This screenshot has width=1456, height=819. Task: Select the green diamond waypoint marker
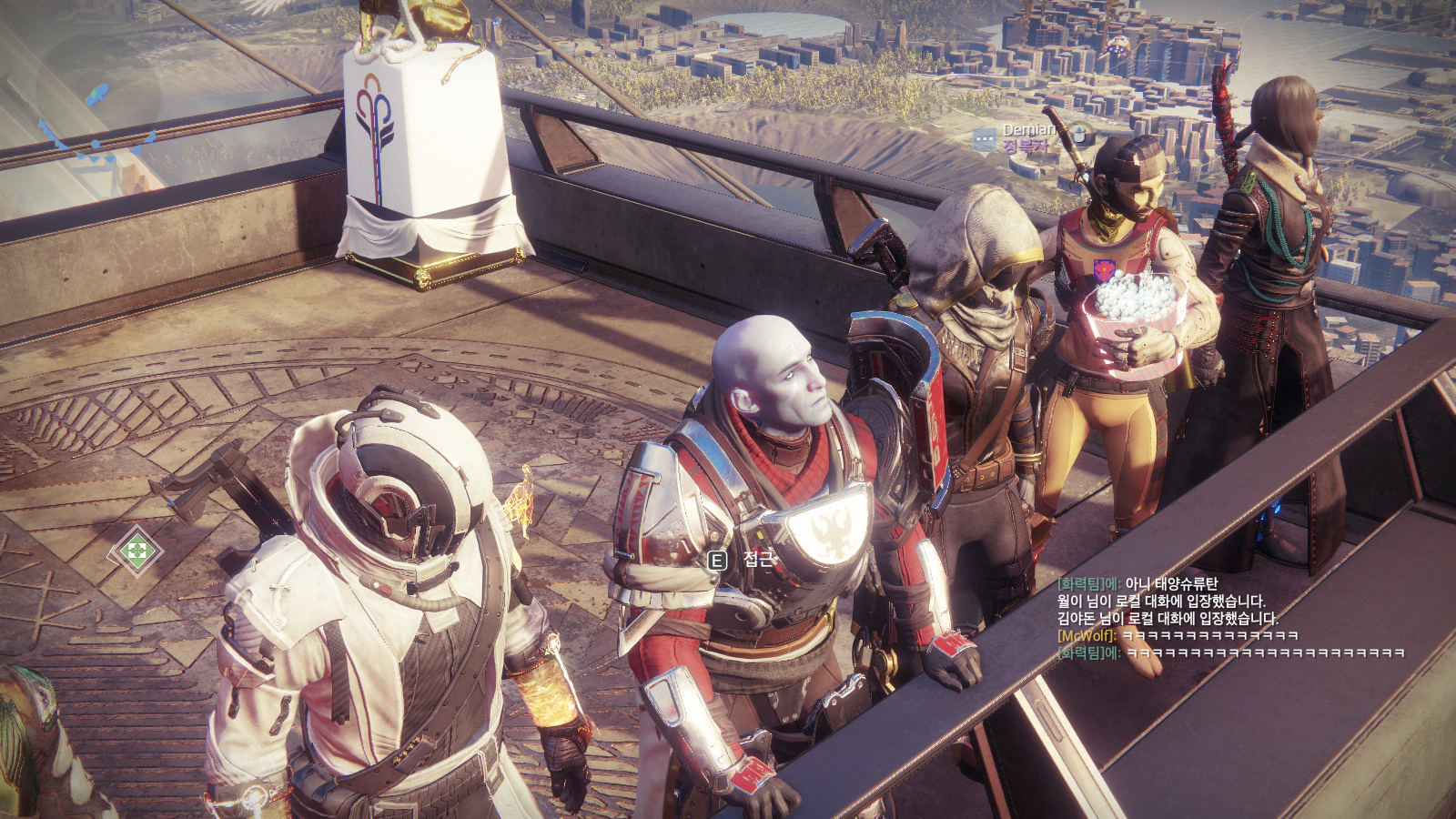pos(136,551)
